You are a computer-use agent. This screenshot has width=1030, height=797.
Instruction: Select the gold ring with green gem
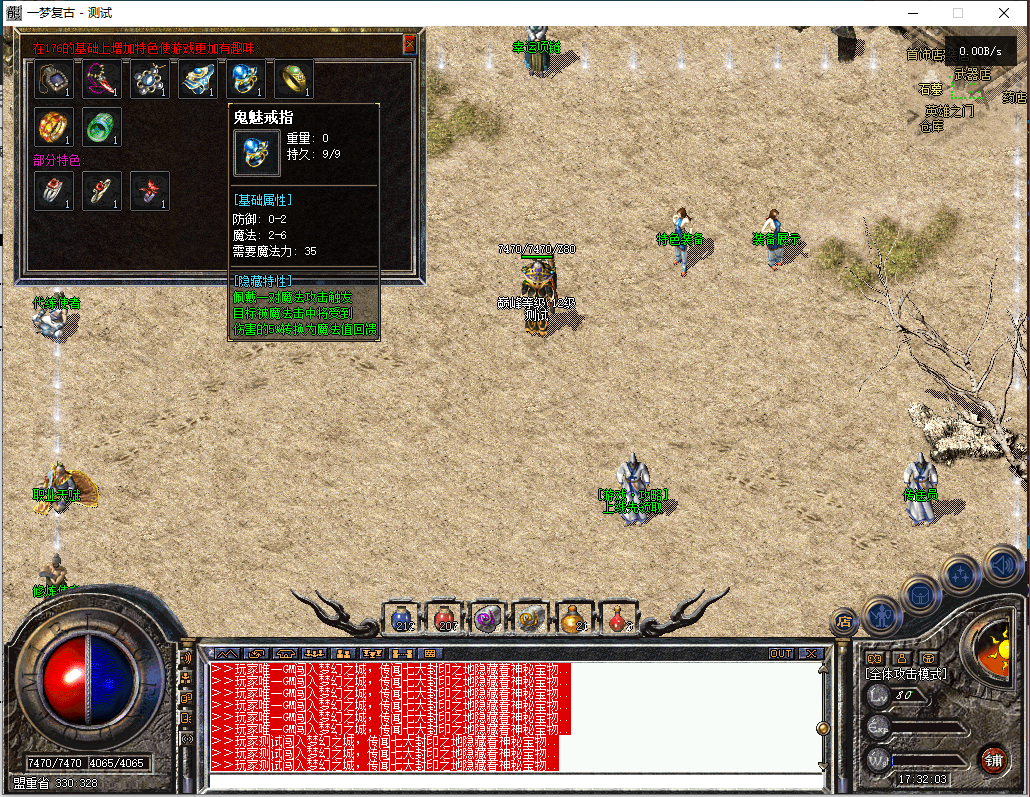click(x=294, y=79)
